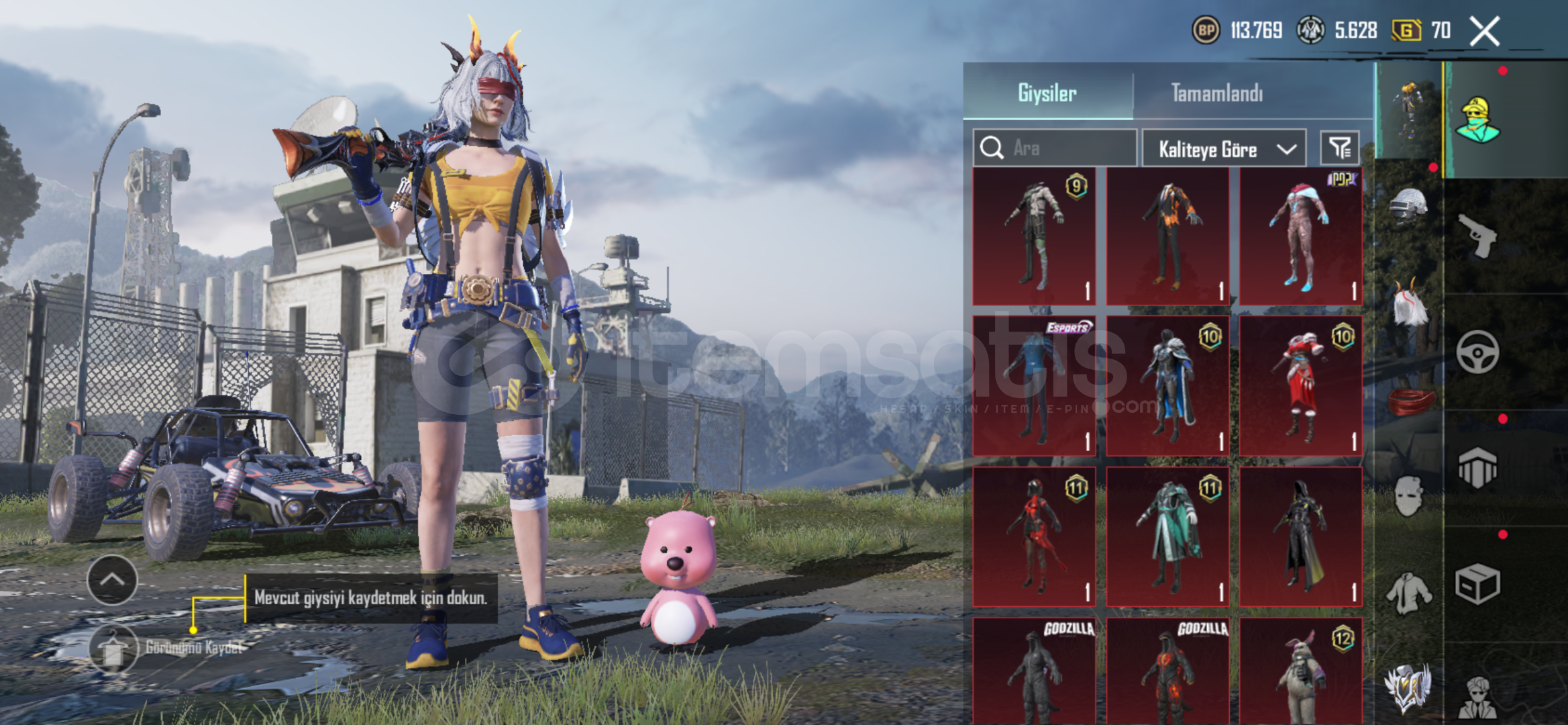
Task: Open the filter options button
Action: [x=1339, y=148]
